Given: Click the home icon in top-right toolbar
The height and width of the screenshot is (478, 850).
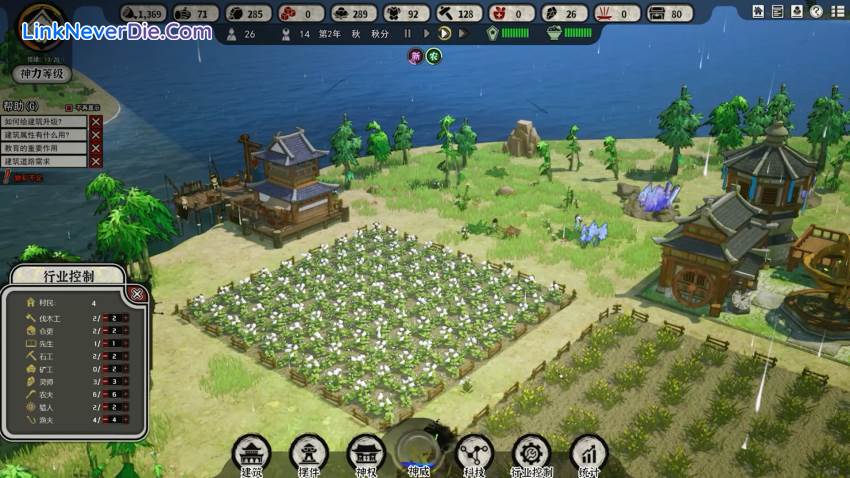Looking at the screenshot, I should [760, 12].
